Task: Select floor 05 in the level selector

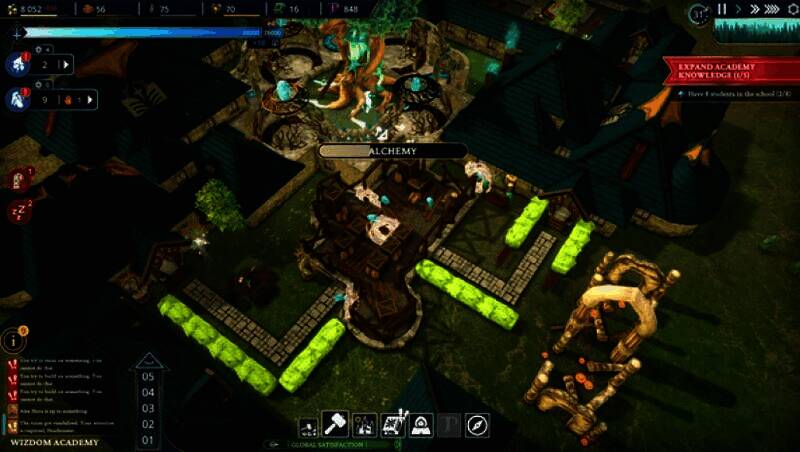Action: point(148,377)
